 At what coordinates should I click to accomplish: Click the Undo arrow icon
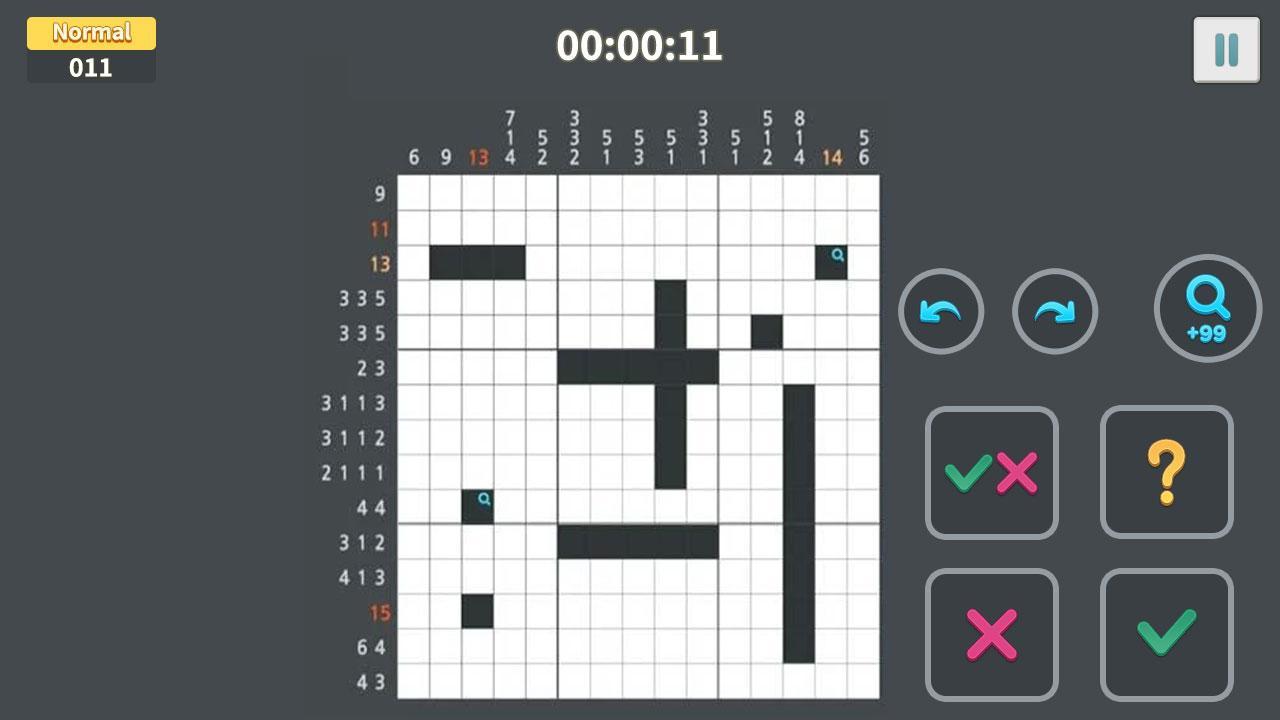coord(940,311)
